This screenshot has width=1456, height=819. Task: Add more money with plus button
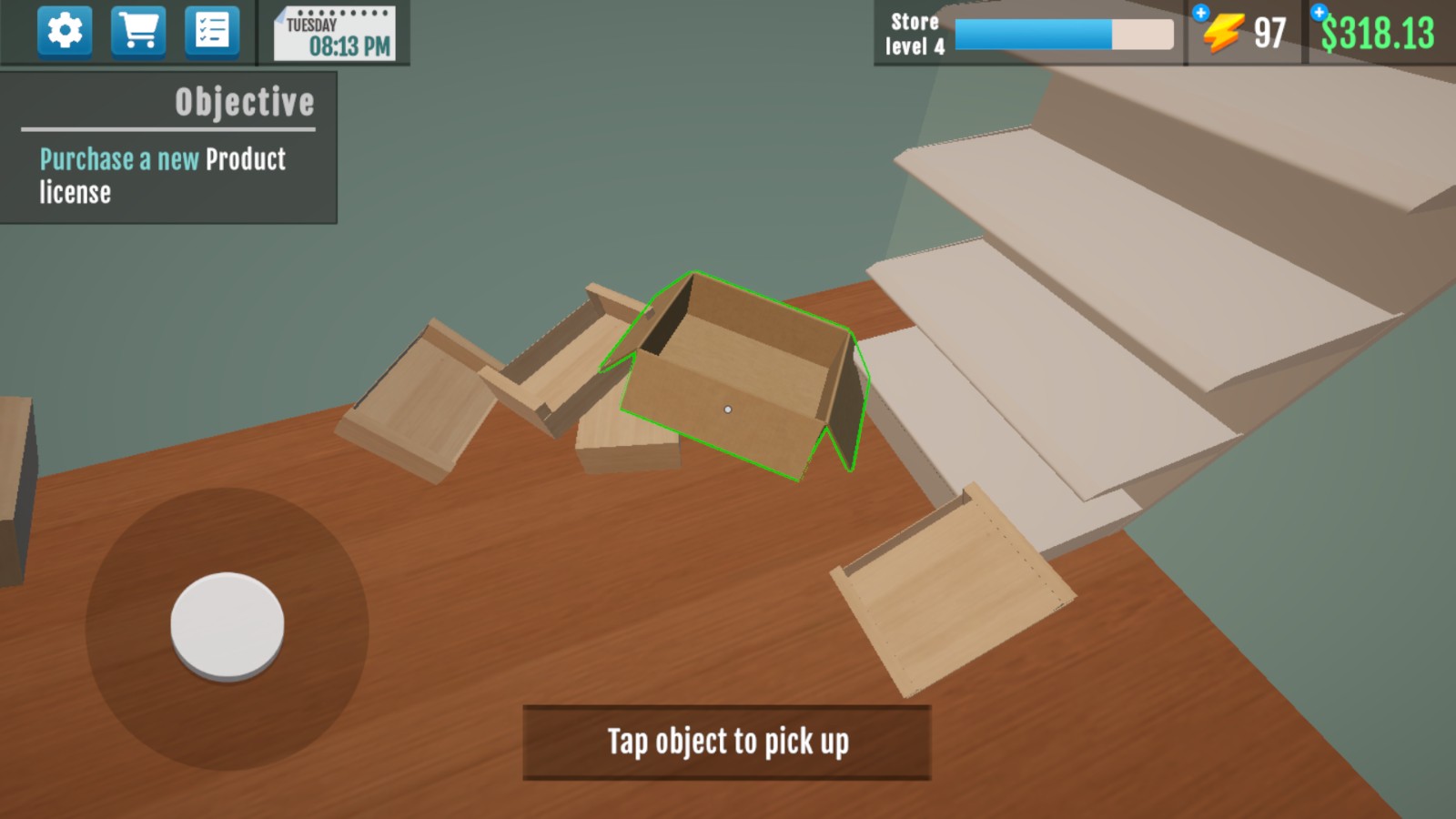[x=1319, y=13]
